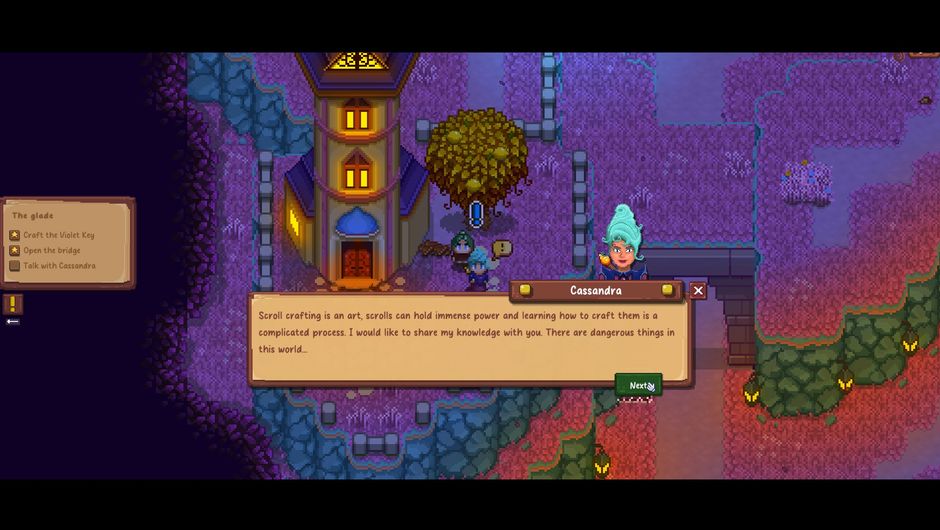
Task: Collapse the quest tracker with the white arrow
Action: point(12,321)
